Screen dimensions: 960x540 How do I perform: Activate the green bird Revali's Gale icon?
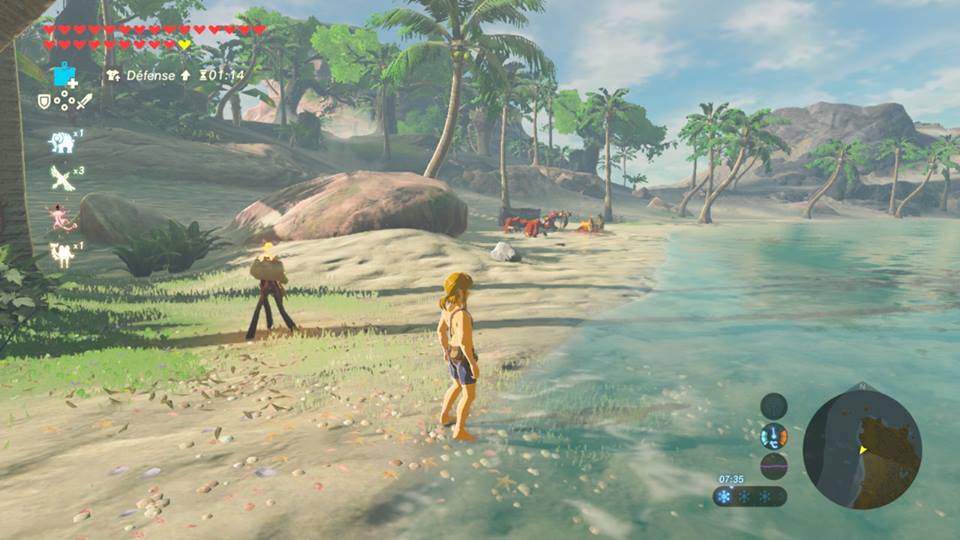point(62,178)
